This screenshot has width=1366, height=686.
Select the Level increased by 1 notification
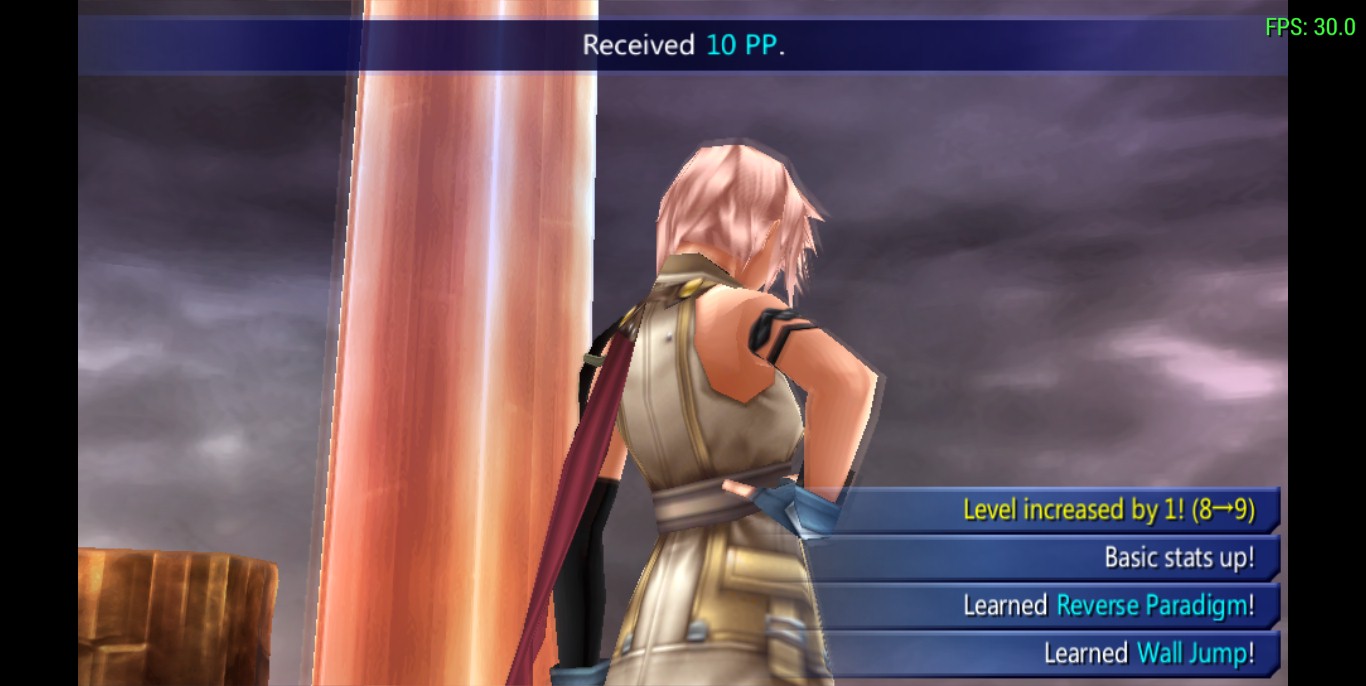tap(1060, 510)
